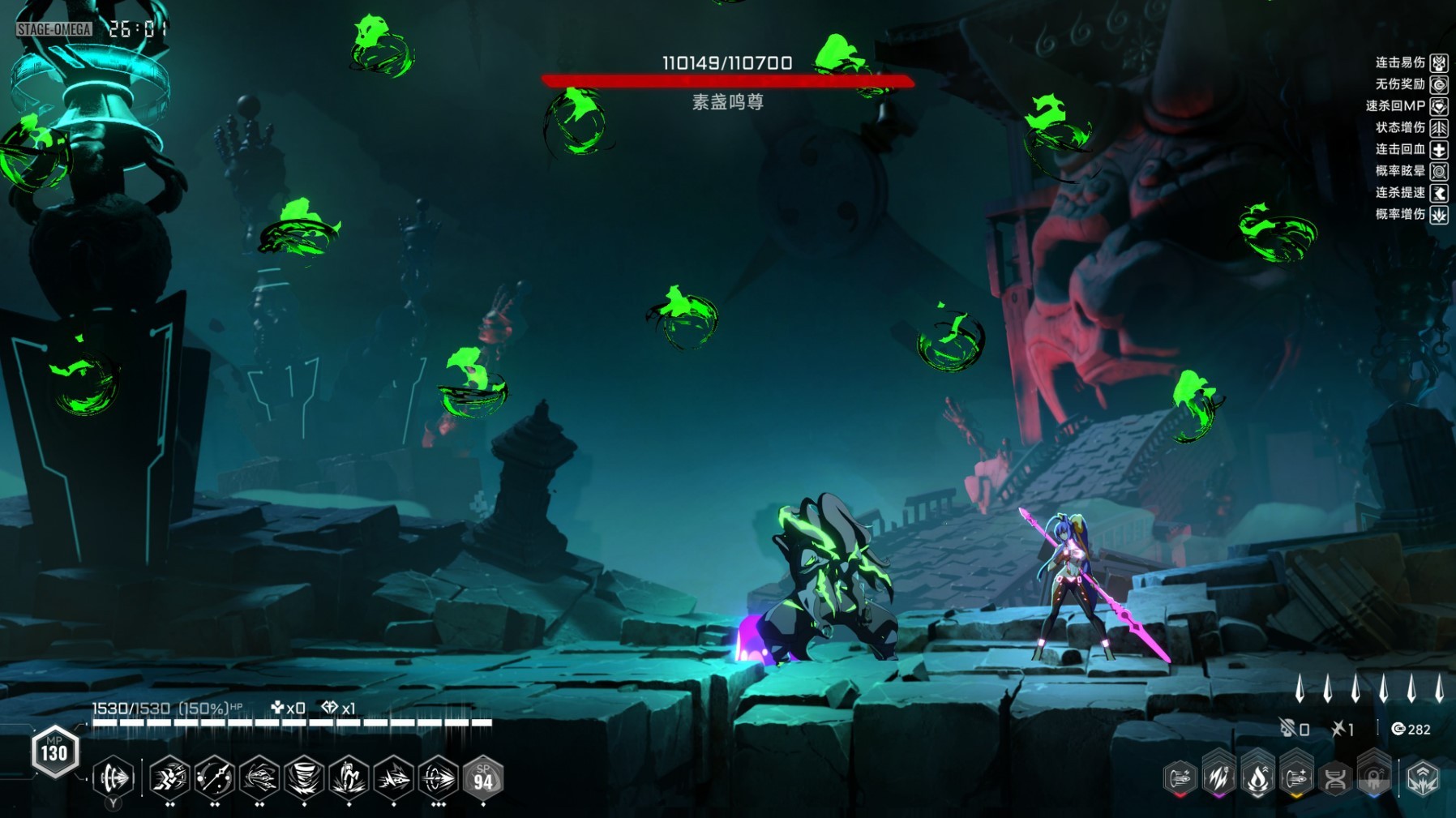Activate the leaping kick skill icon
Screen dimensions: 1456x818
pyautogui.click(x=349, y=779)
